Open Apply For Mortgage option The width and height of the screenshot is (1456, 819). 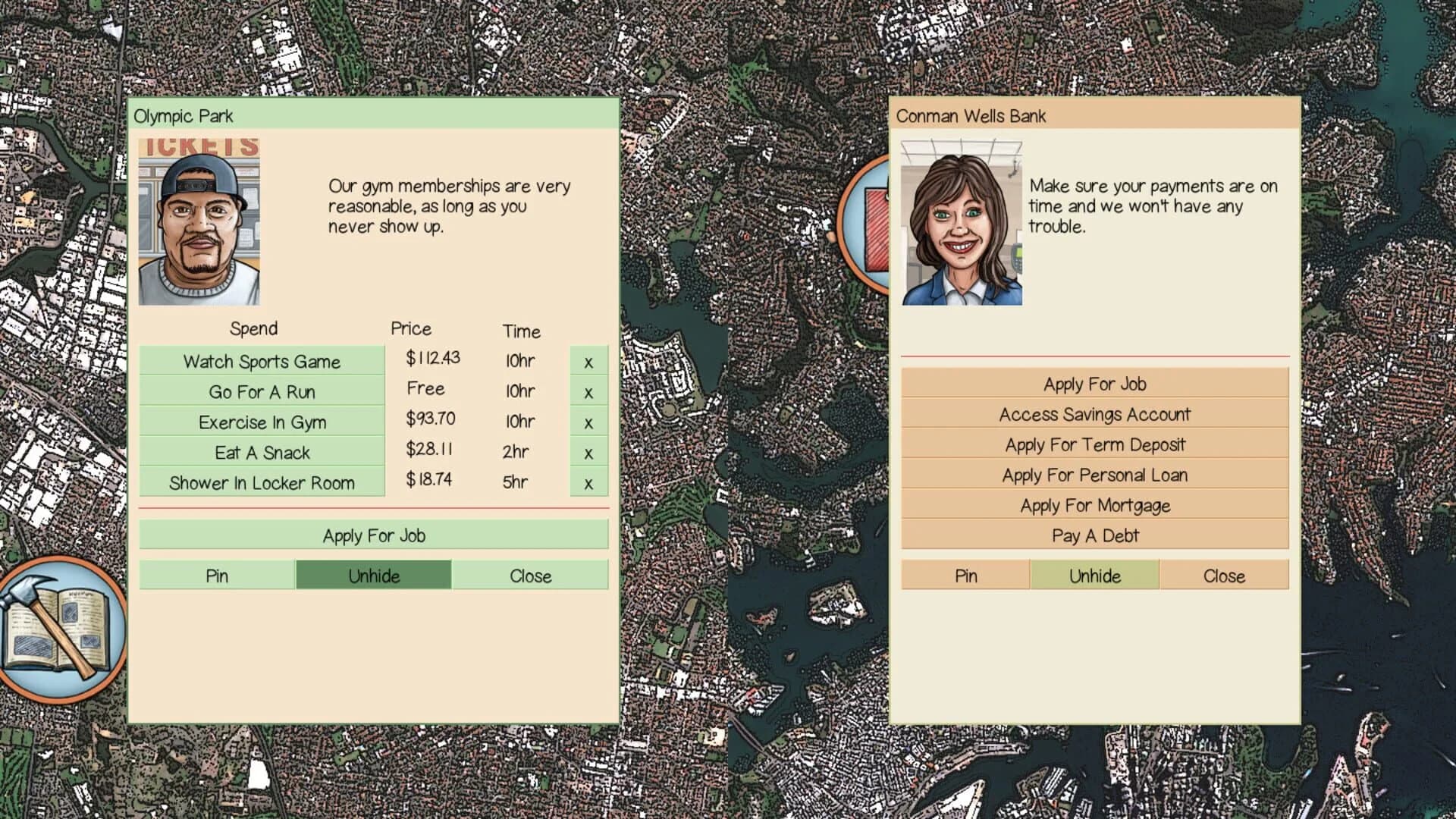coord(1094,505)
